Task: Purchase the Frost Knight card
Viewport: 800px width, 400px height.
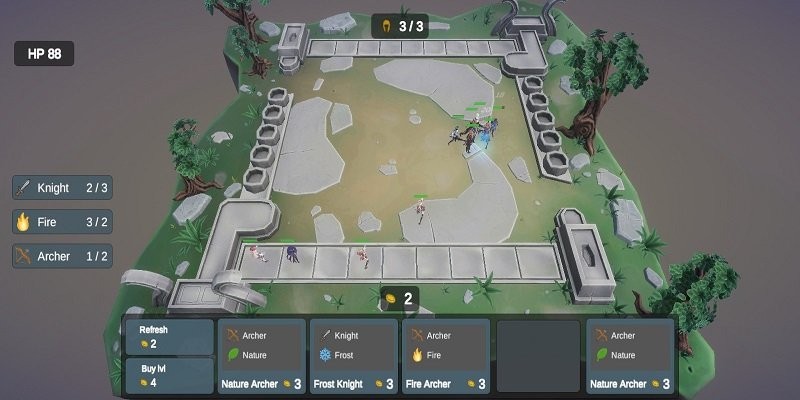Action: tap(353, 356)
